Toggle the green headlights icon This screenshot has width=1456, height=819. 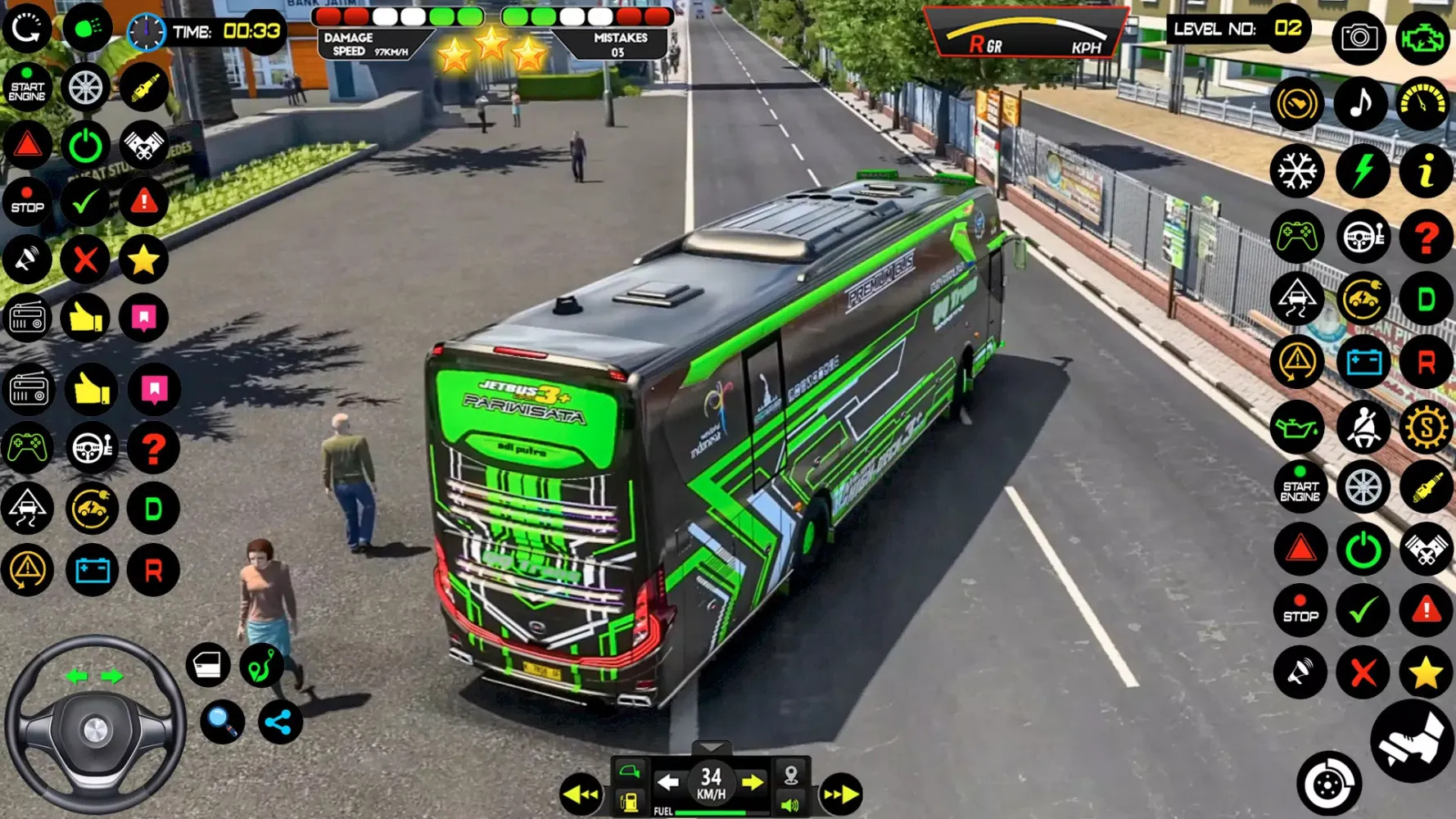(87, 29)
